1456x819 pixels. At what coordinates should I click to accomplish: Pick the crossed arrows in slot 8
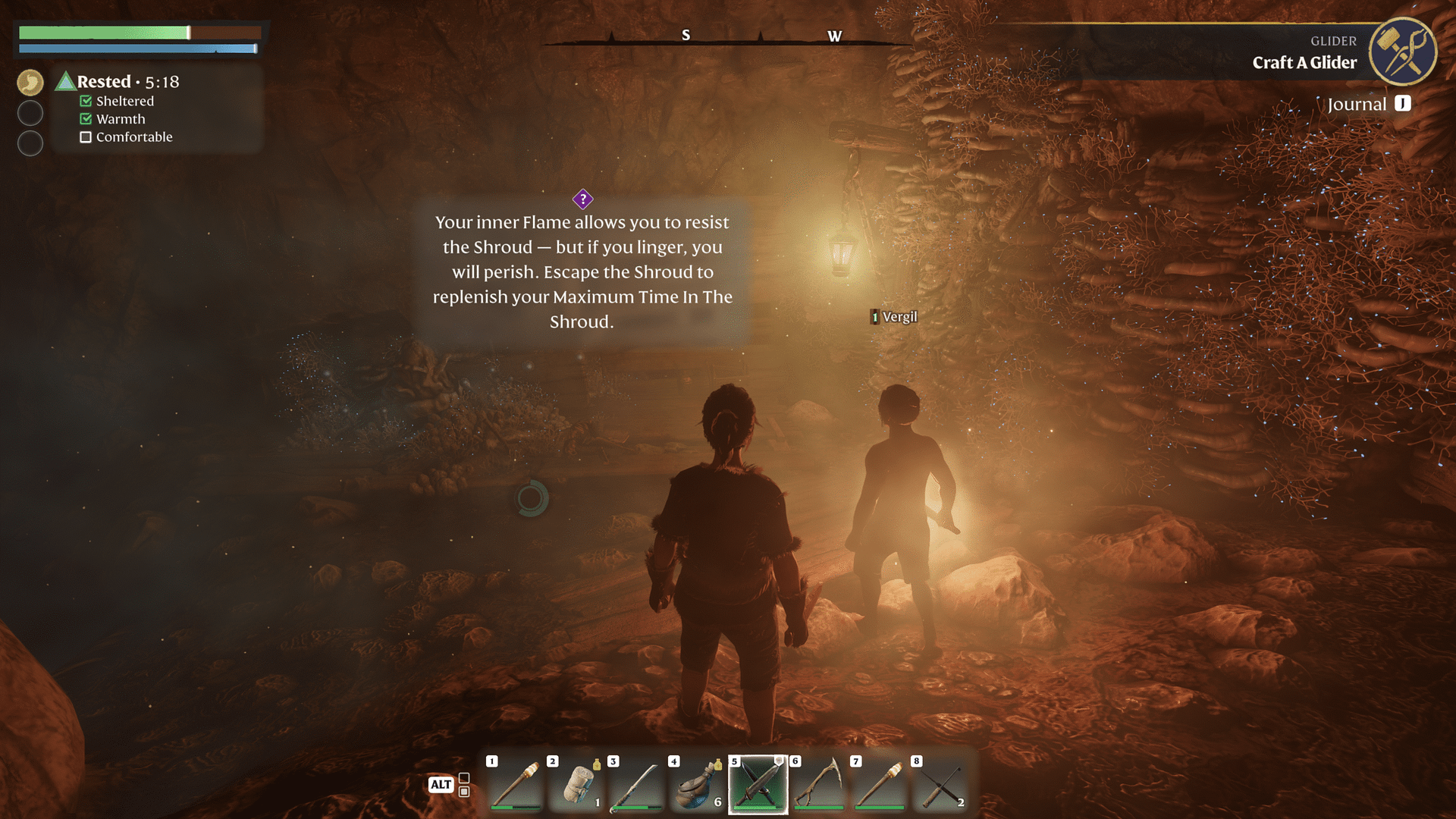(940, 785)
